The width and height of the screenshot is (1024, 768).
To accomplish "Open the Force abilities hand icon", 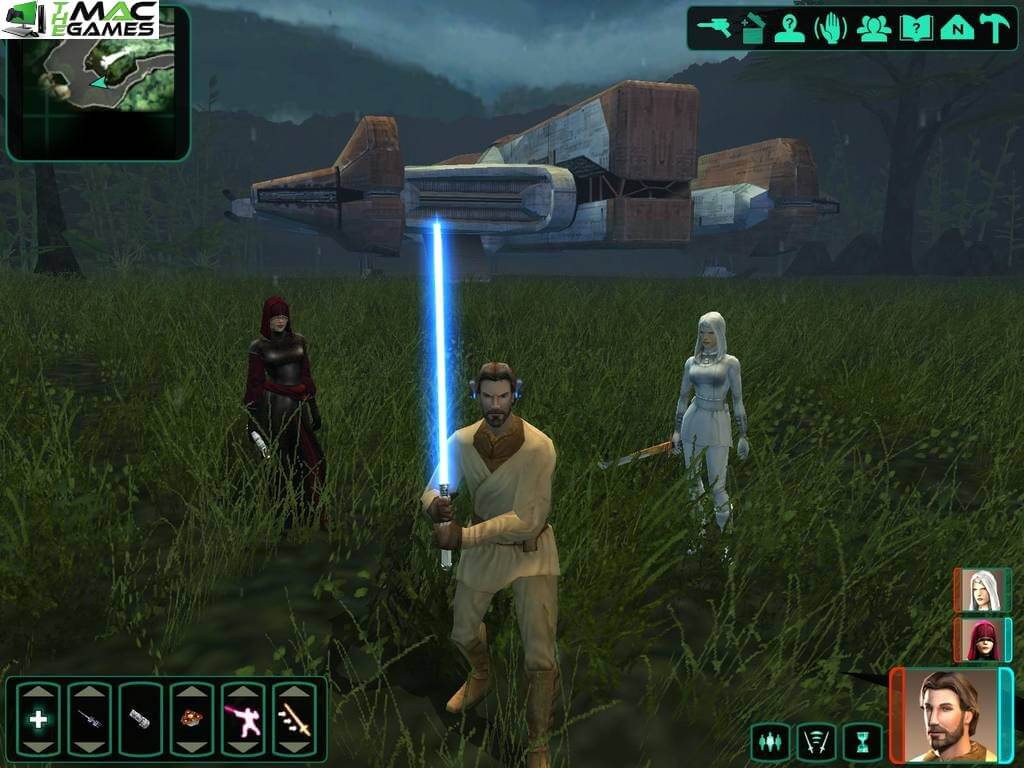I will [x=831, y=28].
